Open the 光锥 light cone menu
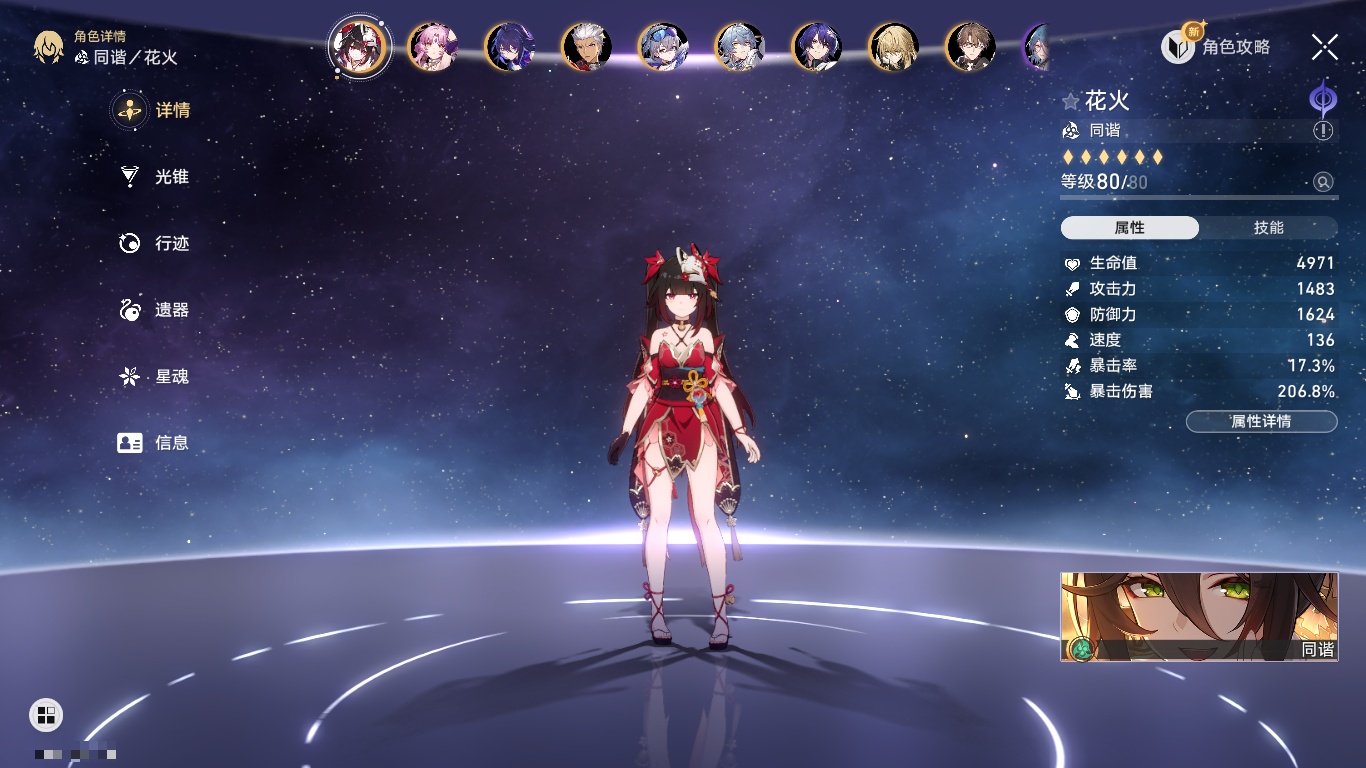The image size is (1366, 768). 154,177
